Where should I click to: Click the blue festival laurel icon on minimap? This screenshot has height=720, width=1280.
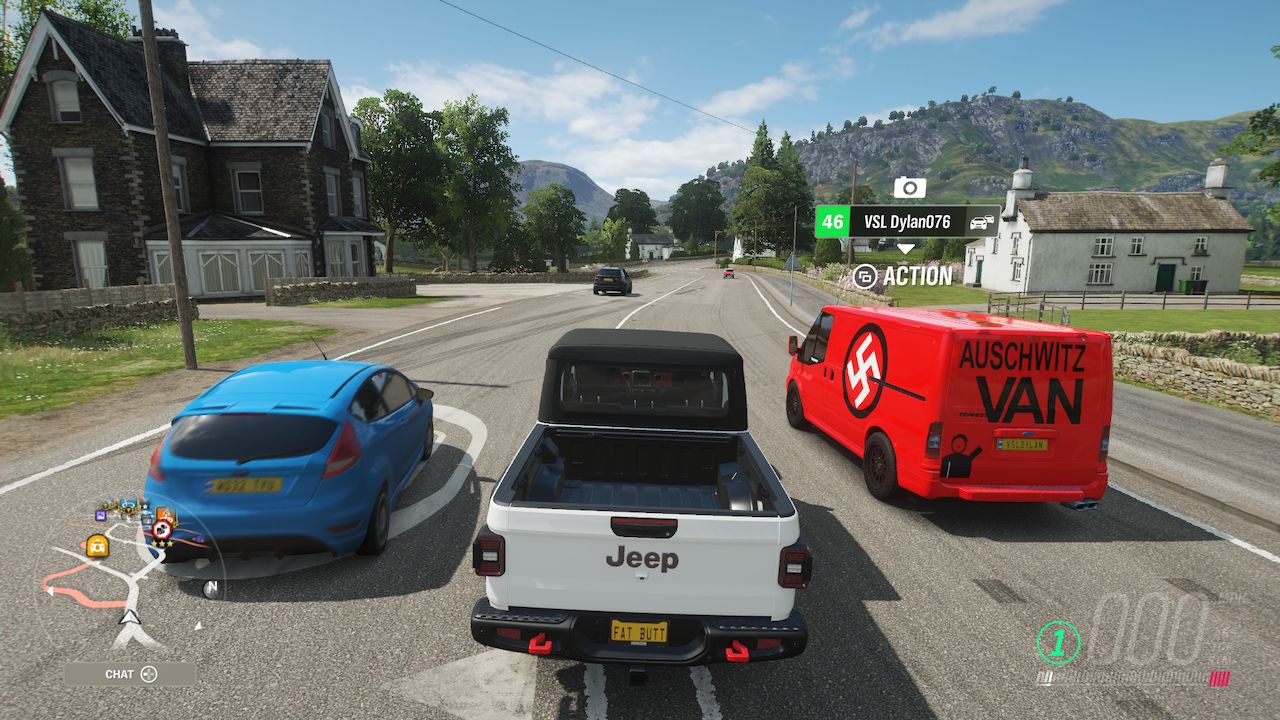pyautogui.click(x=127, y=506)
